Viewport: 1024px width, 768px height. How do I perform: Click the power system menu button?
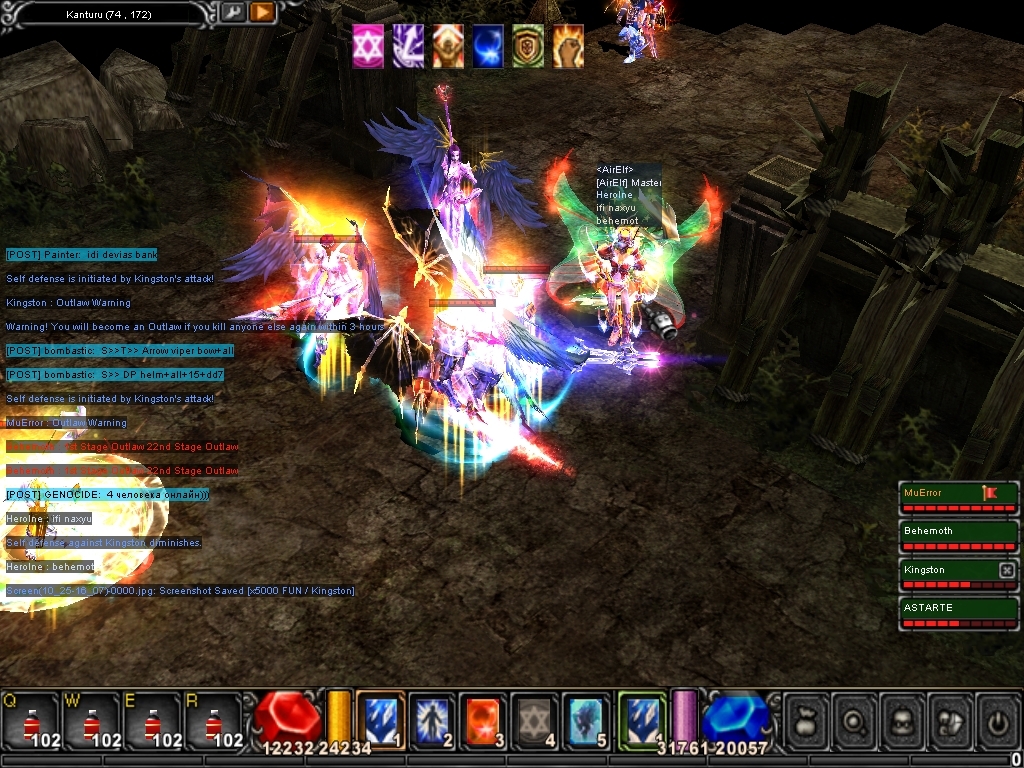point(998,720)
